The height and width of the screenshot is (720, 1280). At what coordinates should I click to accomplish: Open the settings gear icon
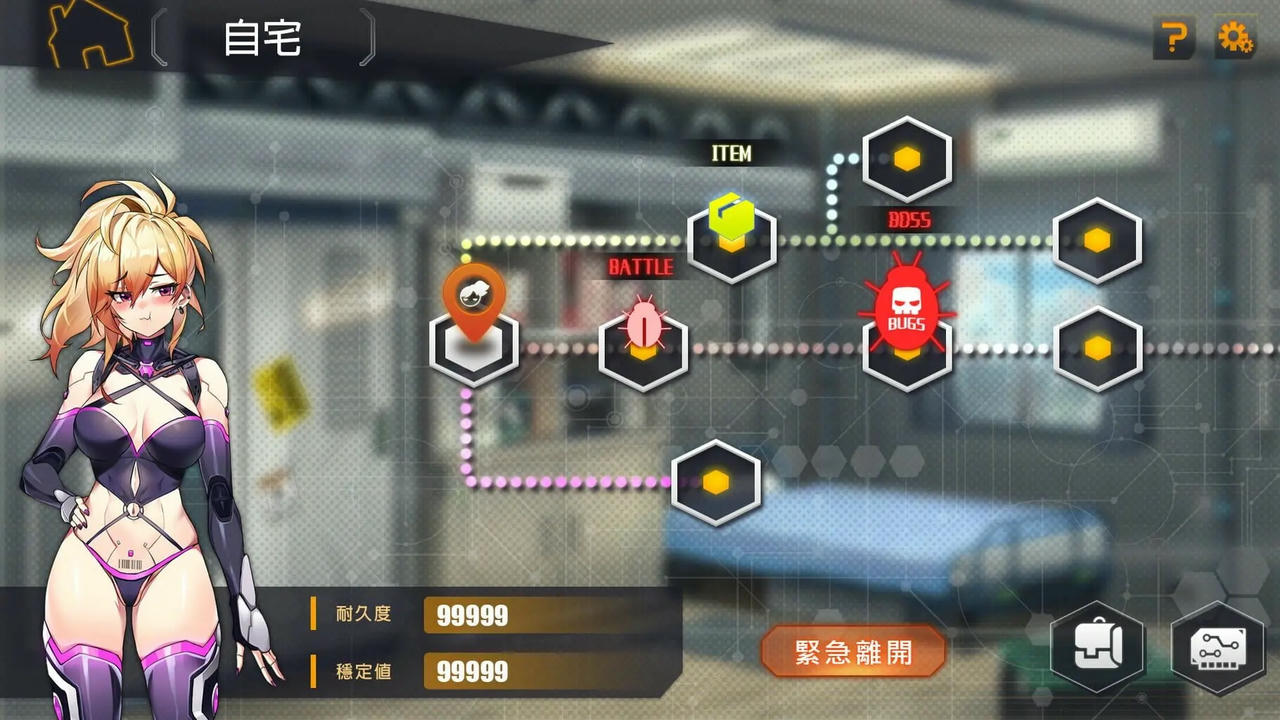pos(1238,36)
